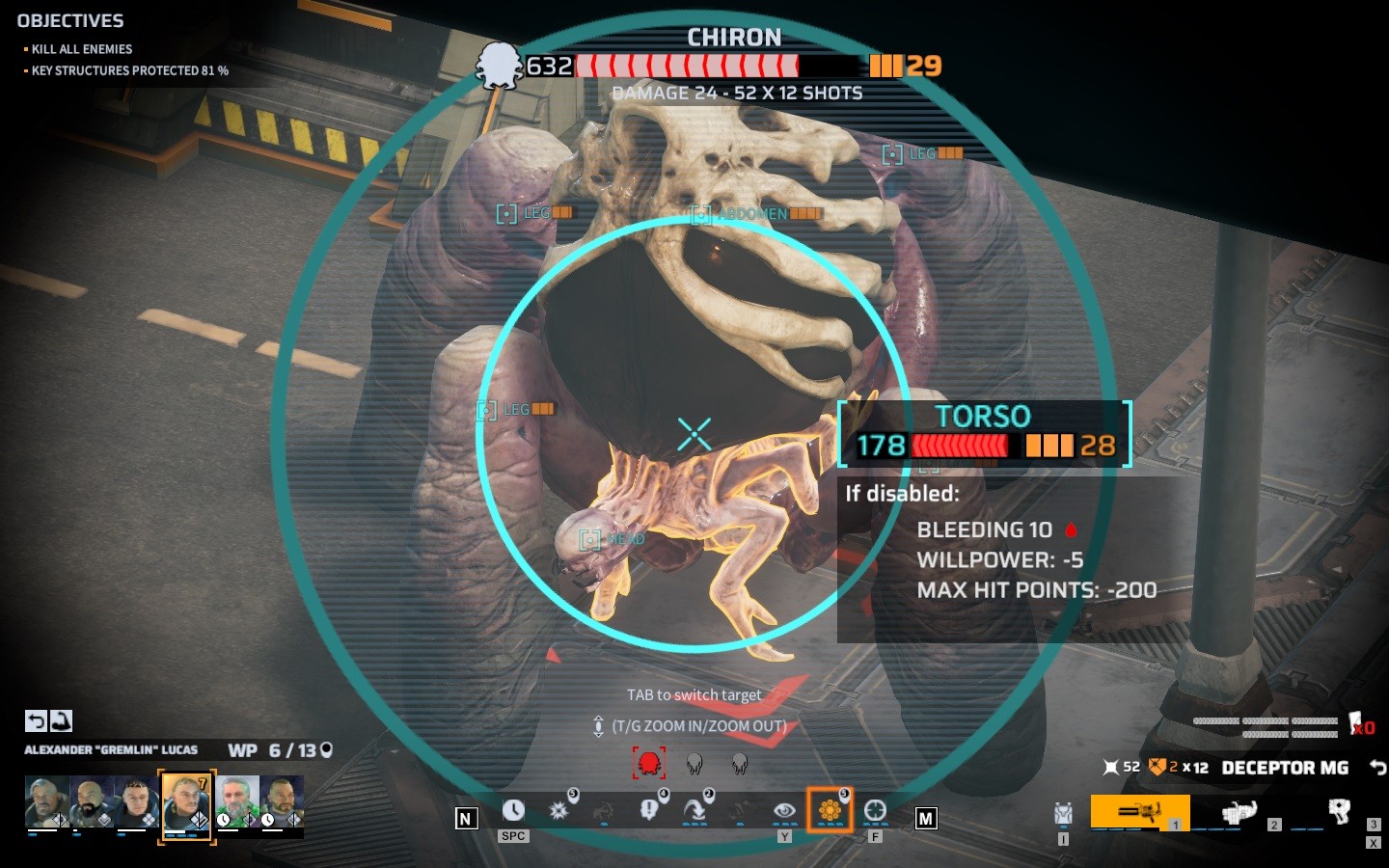Select the red Chiron target icon
This screenshot has width=1389, height=868.
[x=649, y=764]
